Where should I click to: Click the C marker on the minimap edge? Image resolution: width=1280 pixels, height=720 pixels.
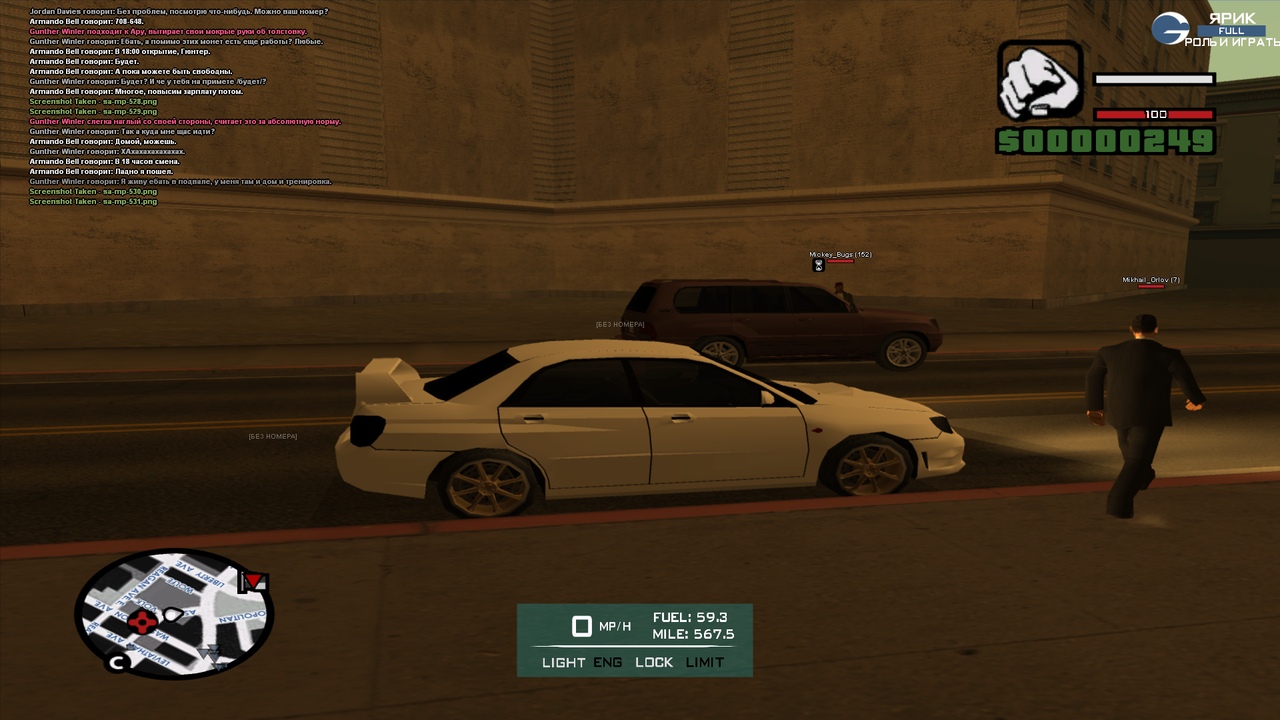[x=117, y=662]
